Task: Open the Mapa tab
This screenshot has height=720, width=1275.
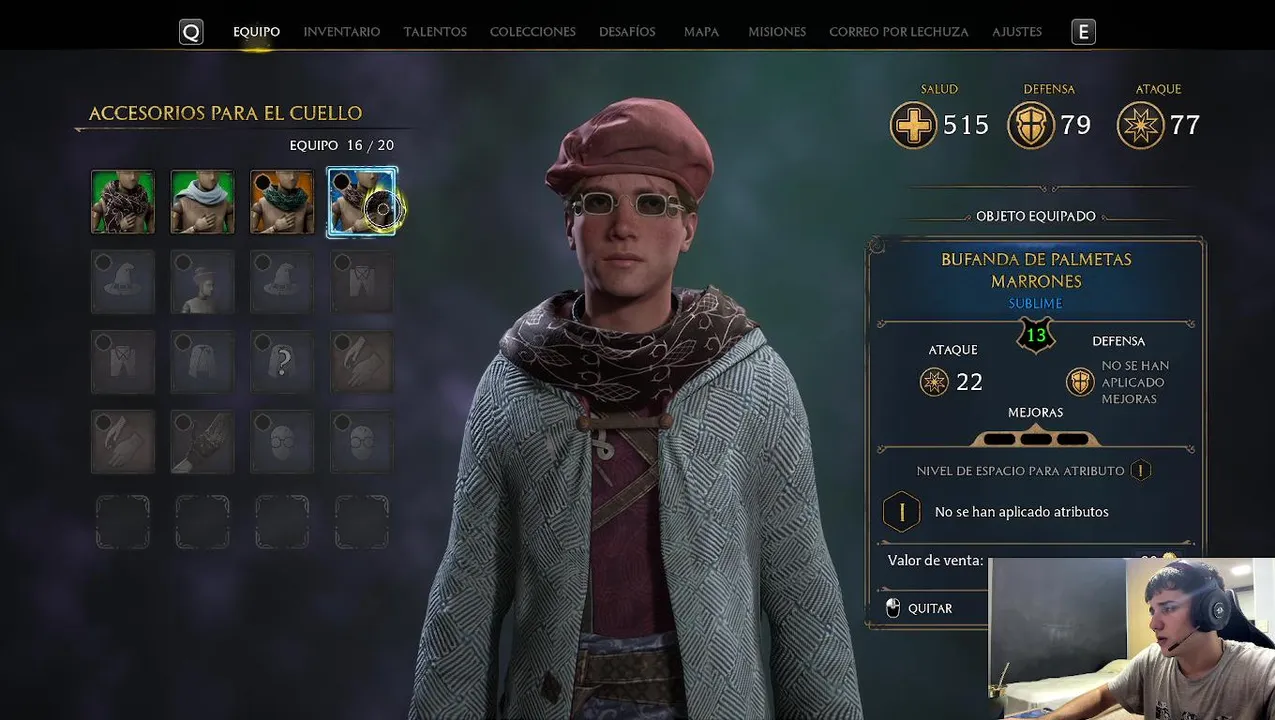Action: point(701,32)
